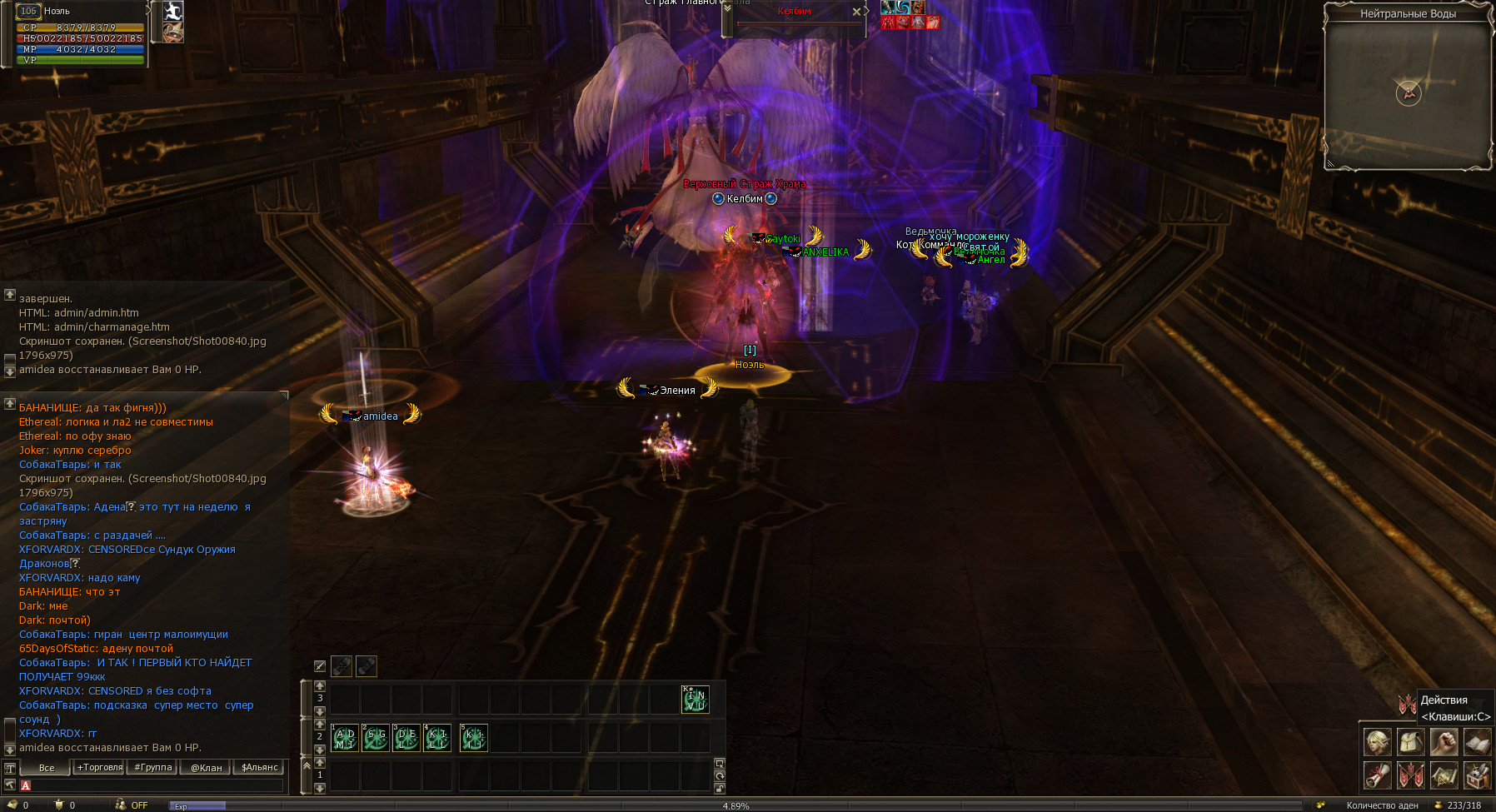Close the Келбим target window
The width and height of the screenshot is (1496, 812).
click(856, 12)
